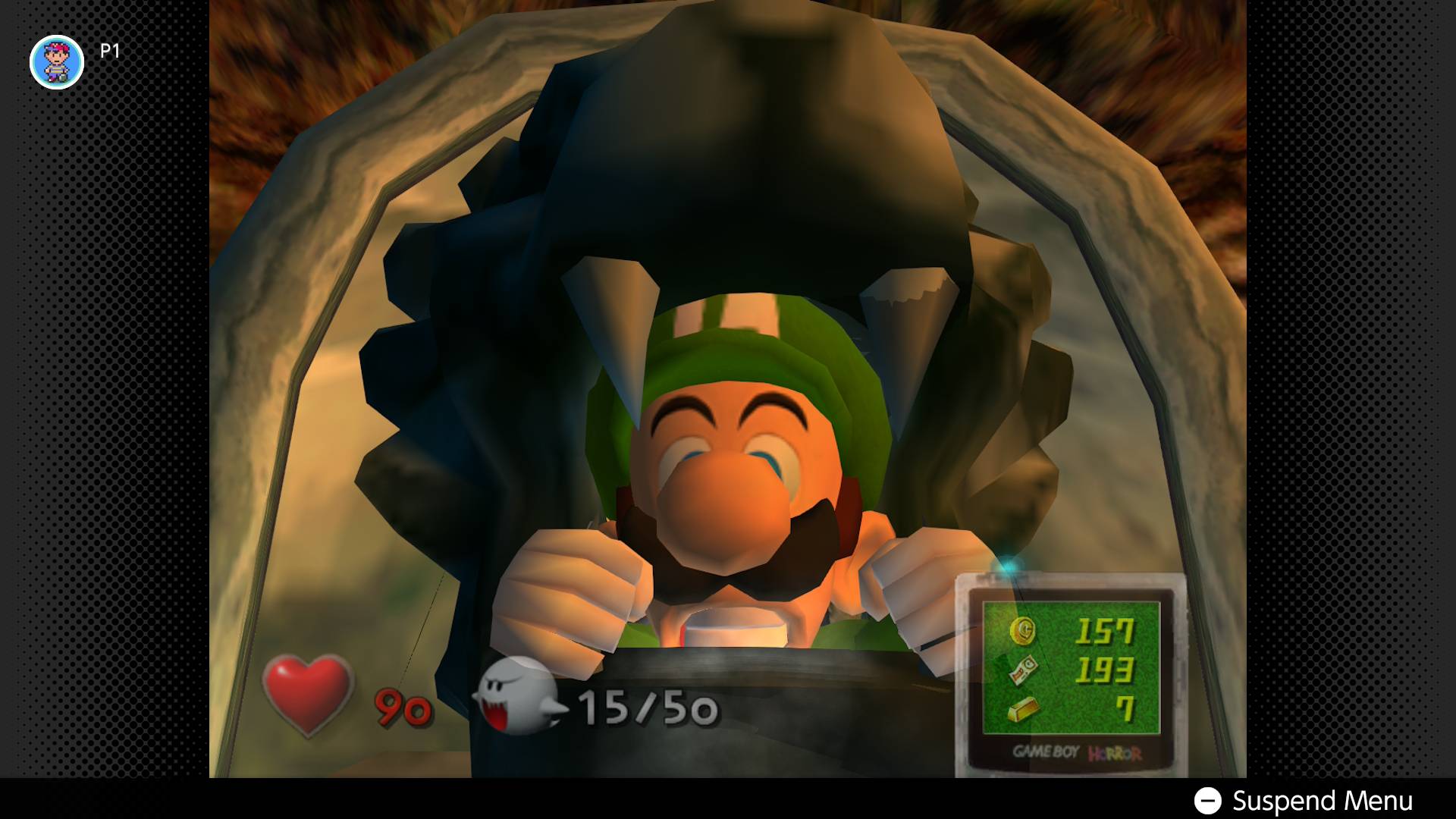Click the gold bar icon on the Game Boy Horror
This screenshot has height=819, width=1456.
[x=1025, y=709]
